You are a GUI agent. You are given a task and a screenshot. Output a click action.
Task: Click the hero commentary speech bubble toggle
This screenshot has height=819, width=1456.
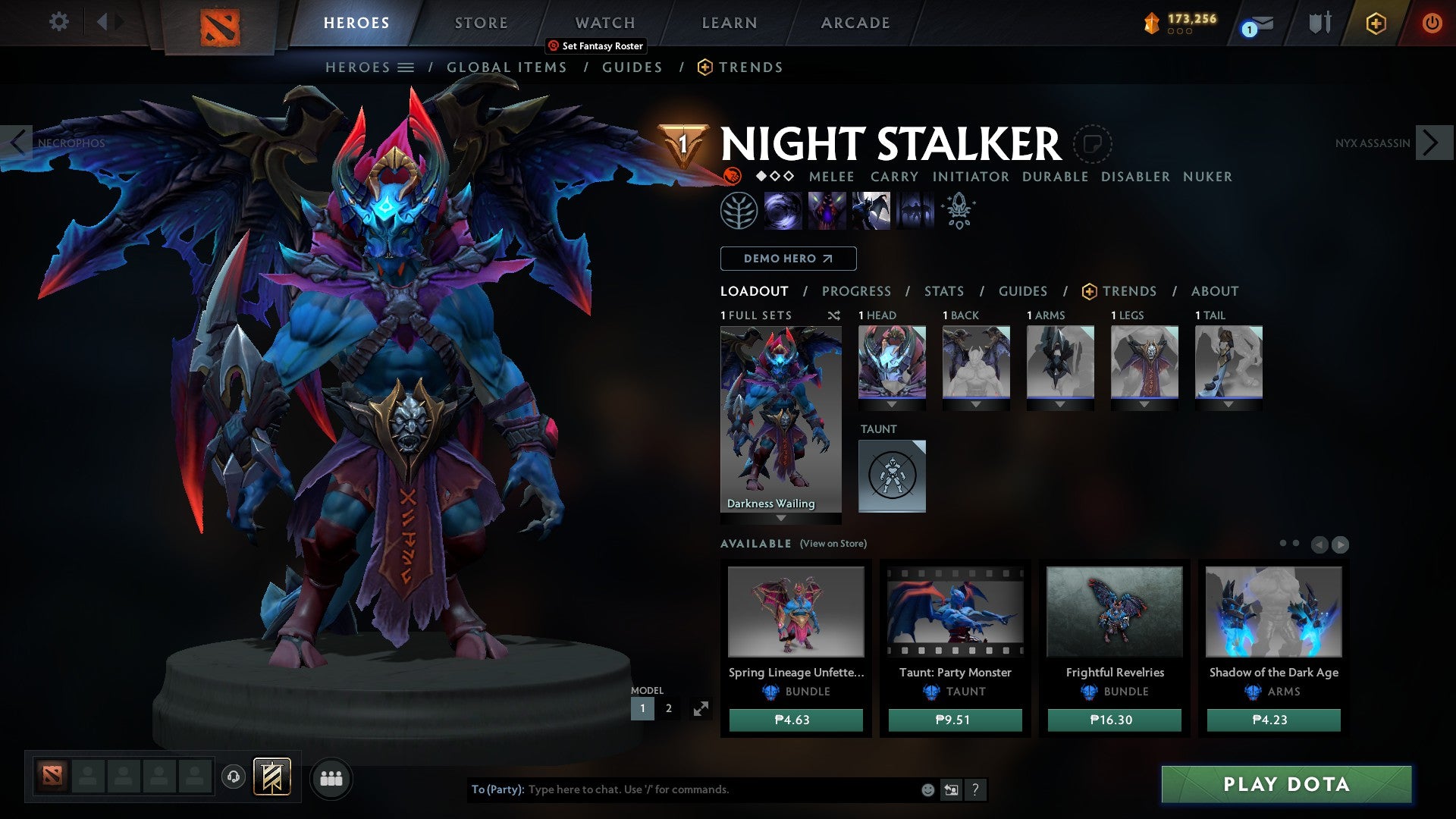tap(1093, 144)
